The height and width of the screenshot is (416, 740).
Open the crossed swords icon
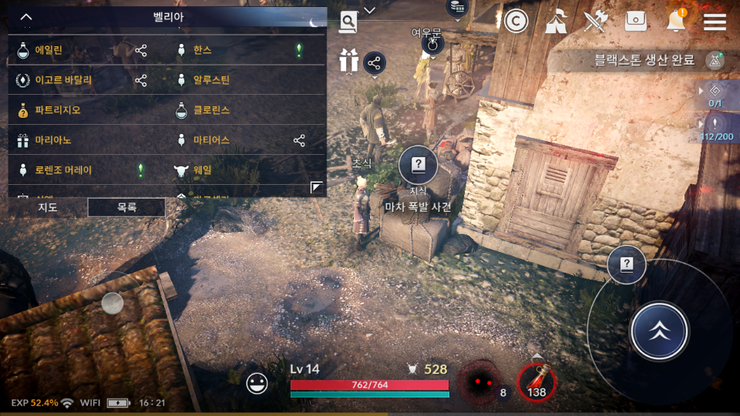coord(596,21)
